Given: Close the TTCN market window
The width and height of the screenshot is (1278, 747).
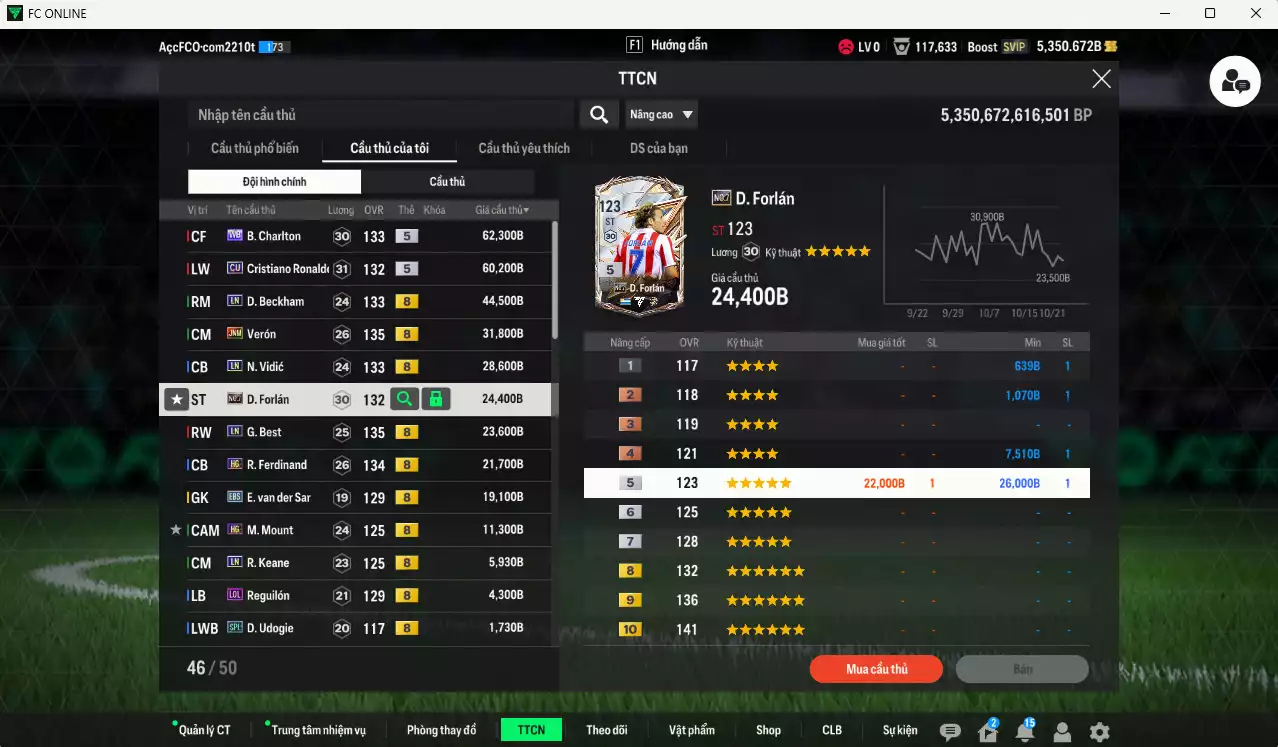Looking at the screenshot, I should coord(1101,79).
